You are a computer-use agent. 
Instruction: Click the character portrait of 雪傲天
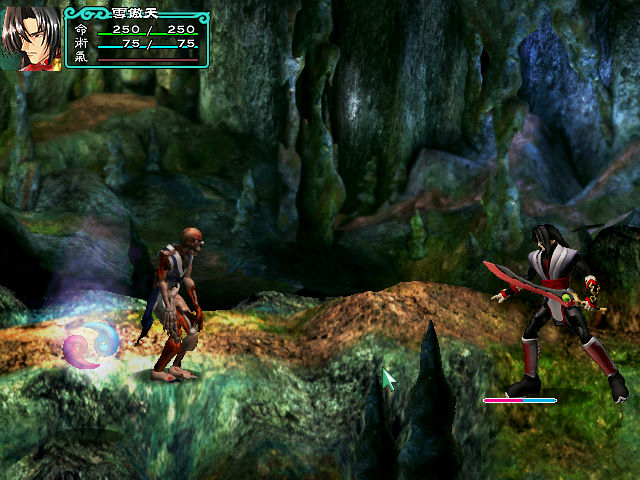point(31,38)
